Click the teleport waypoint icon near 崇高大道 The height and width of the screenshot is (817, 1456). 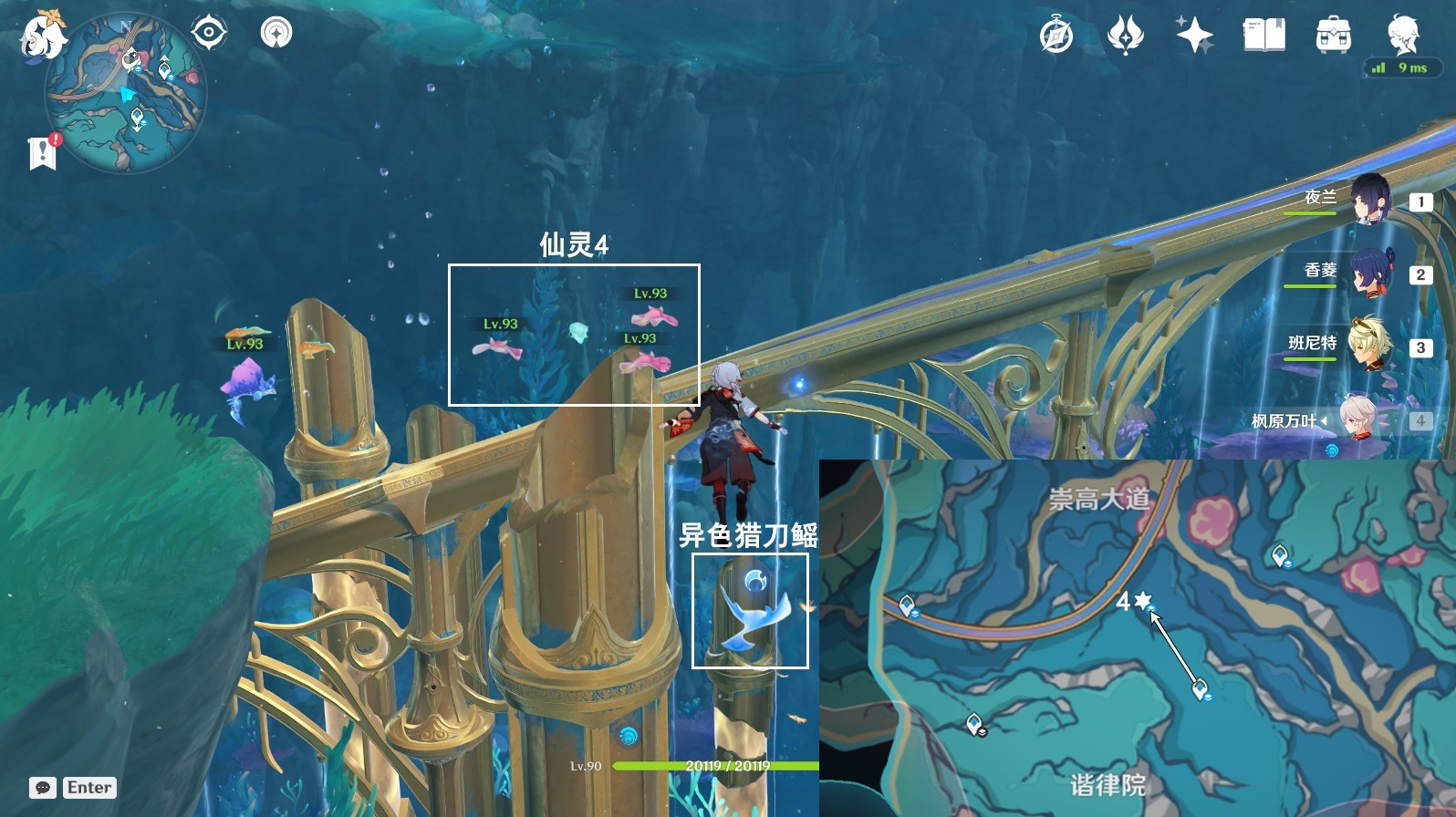point(1280,553)
